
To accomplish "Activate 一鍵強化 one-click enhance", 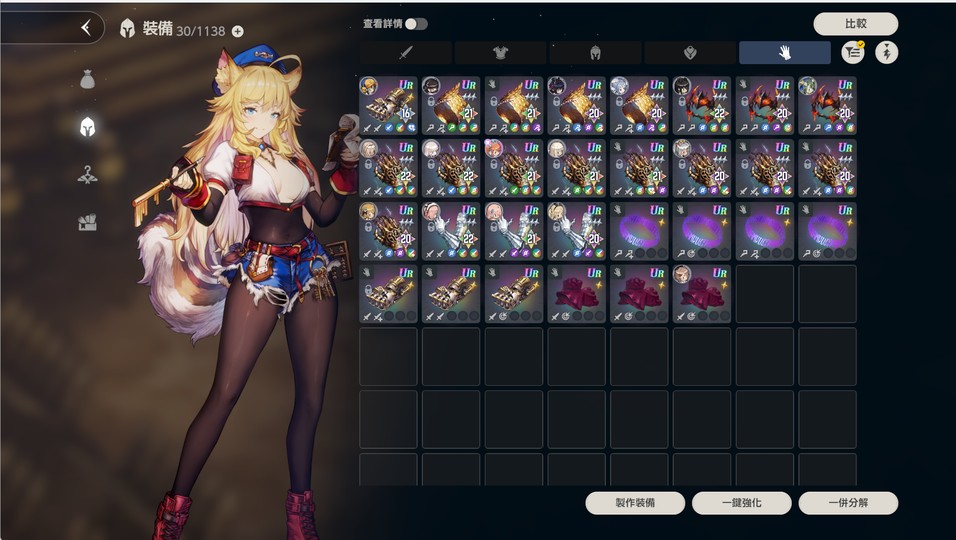I will tap(741, 503).
